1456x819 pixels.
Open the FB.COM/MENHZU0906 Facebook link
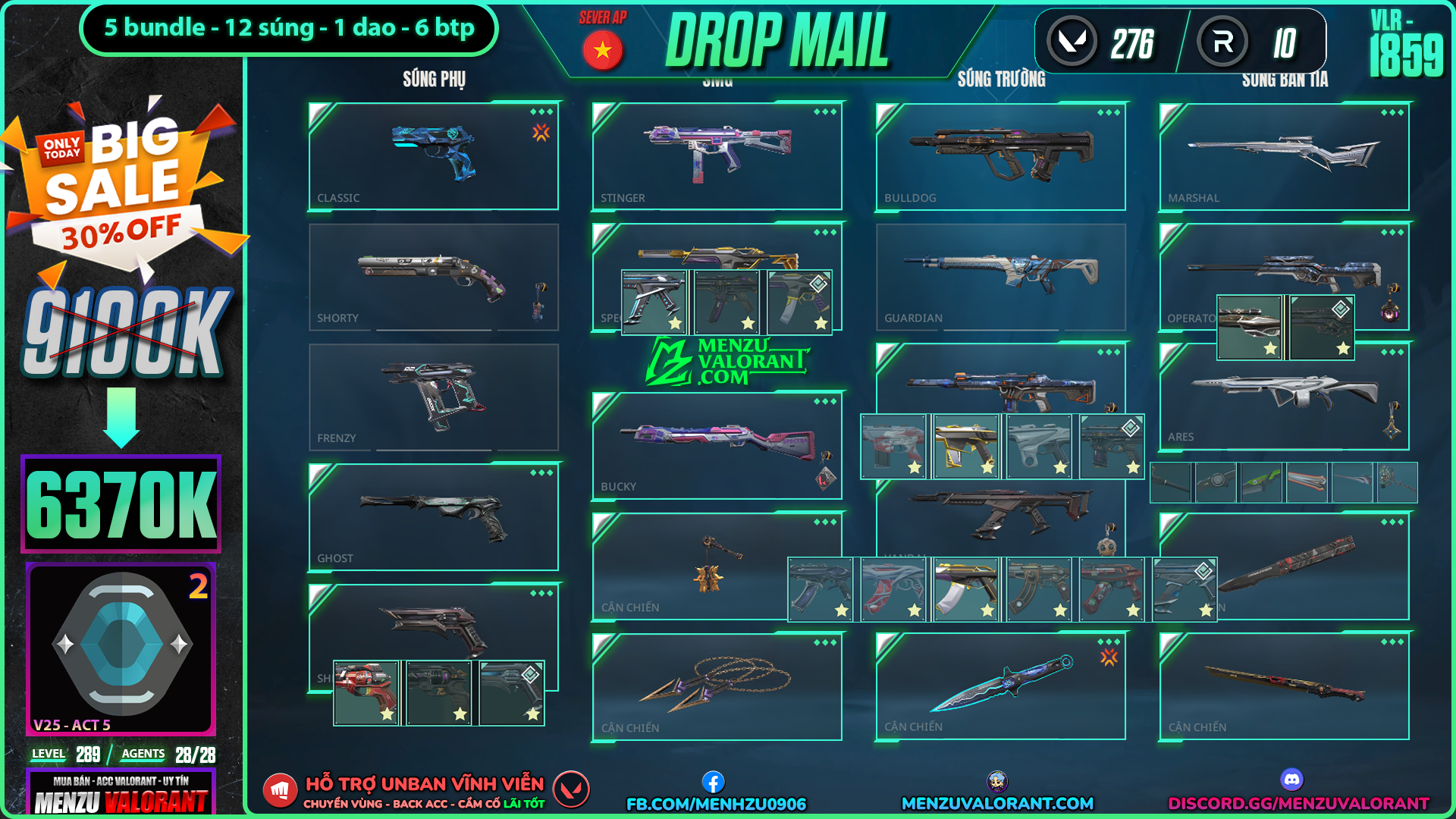[x=716, y=803]
